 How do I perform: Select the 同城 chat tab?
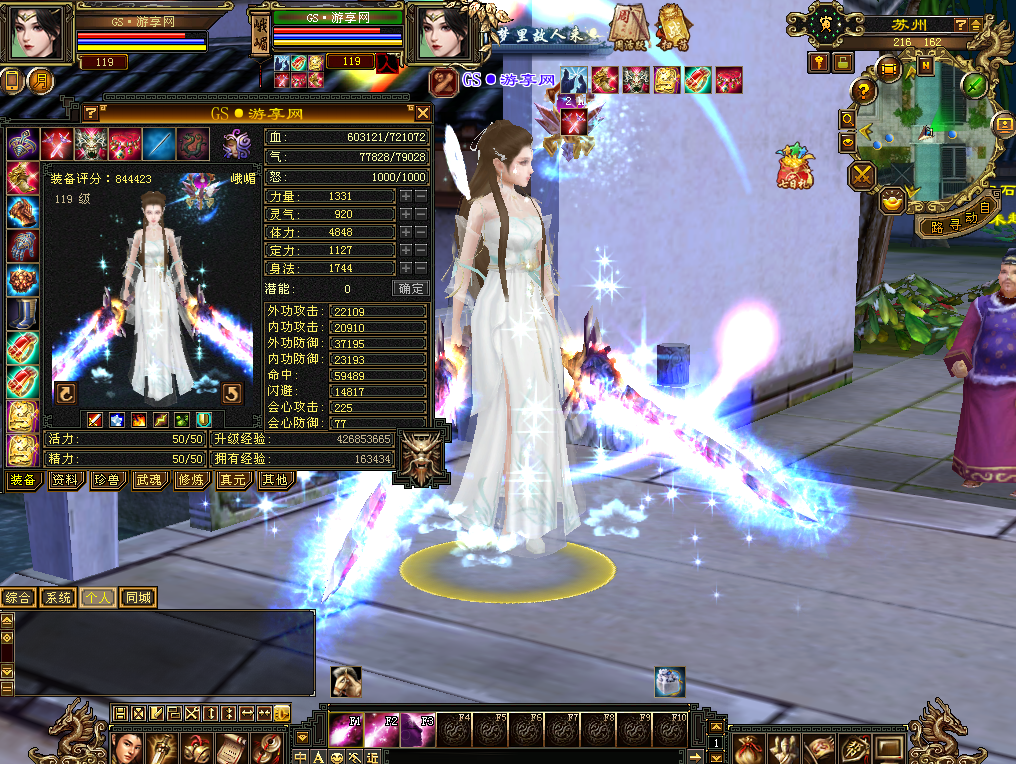[139, 598]
